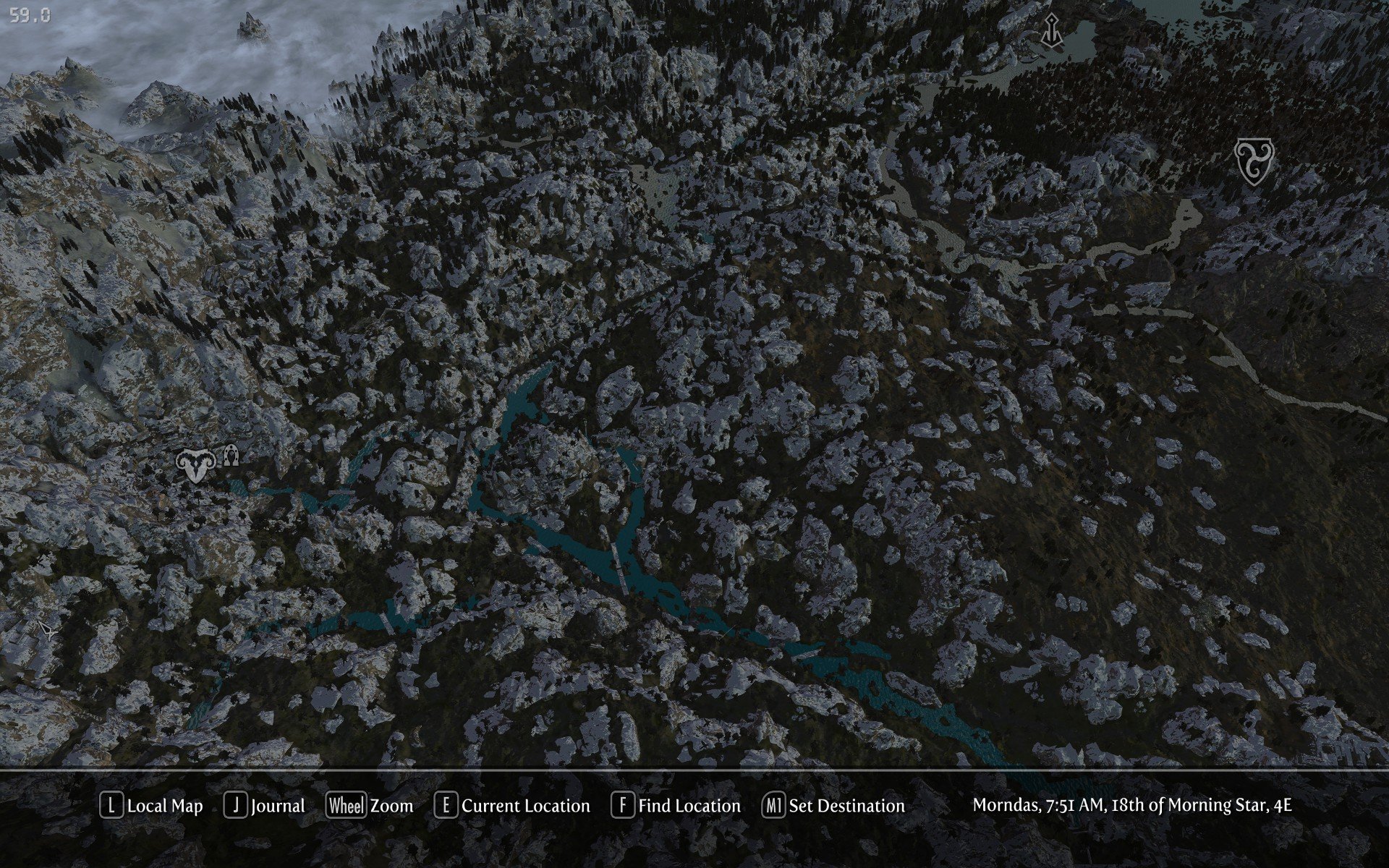1389x868 pixels.
Task: Open Find Location search
Action: (676, 806)
